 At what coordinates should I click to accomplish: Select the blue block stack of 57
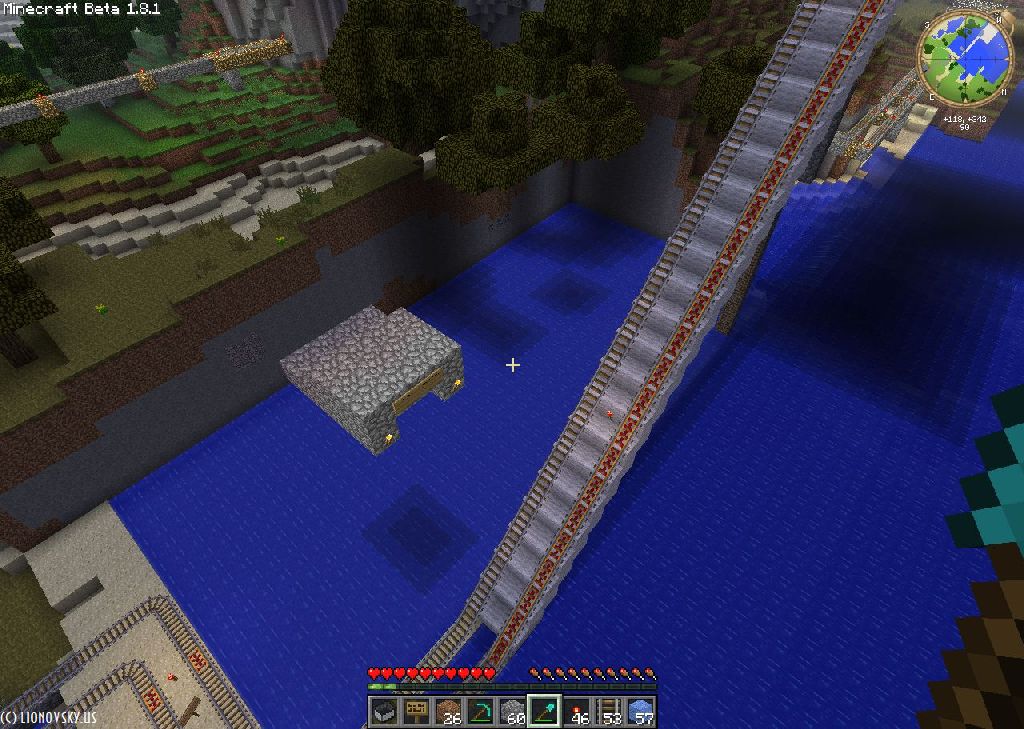click(x=641, y=711)
